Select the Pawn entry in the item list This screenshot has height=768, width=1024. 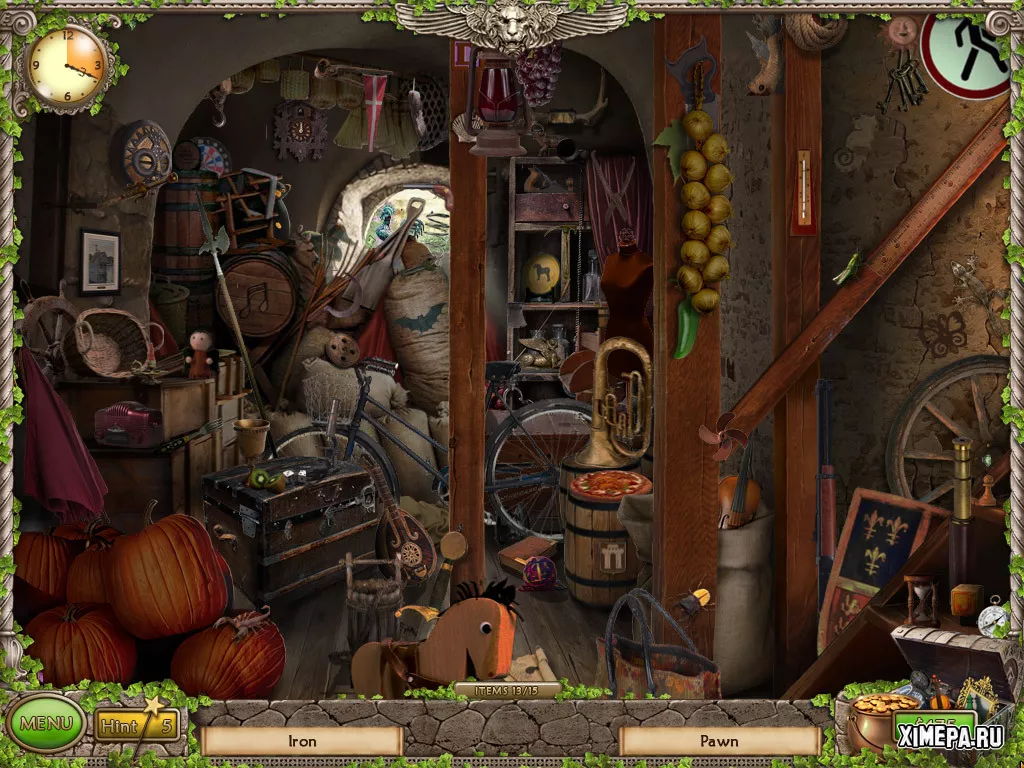pos(719,741)
